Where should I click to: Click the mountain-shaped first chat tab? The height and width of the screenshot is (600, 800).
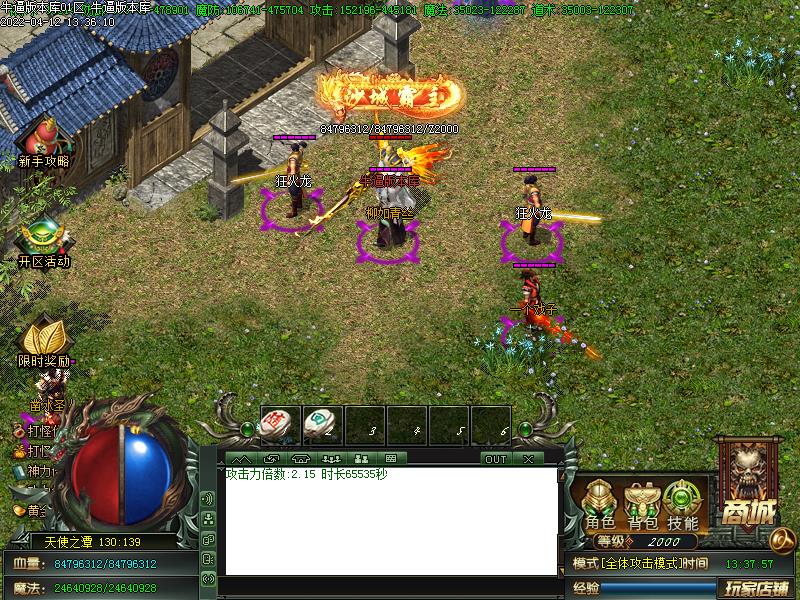[241, 459]
